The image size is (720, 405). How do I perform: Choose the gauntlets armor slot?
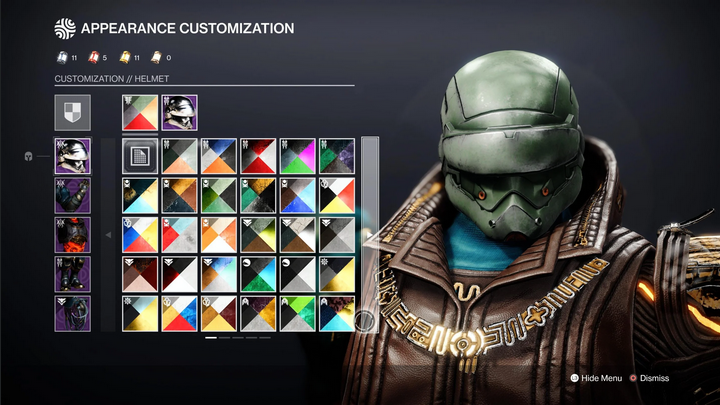pos(72,195)
